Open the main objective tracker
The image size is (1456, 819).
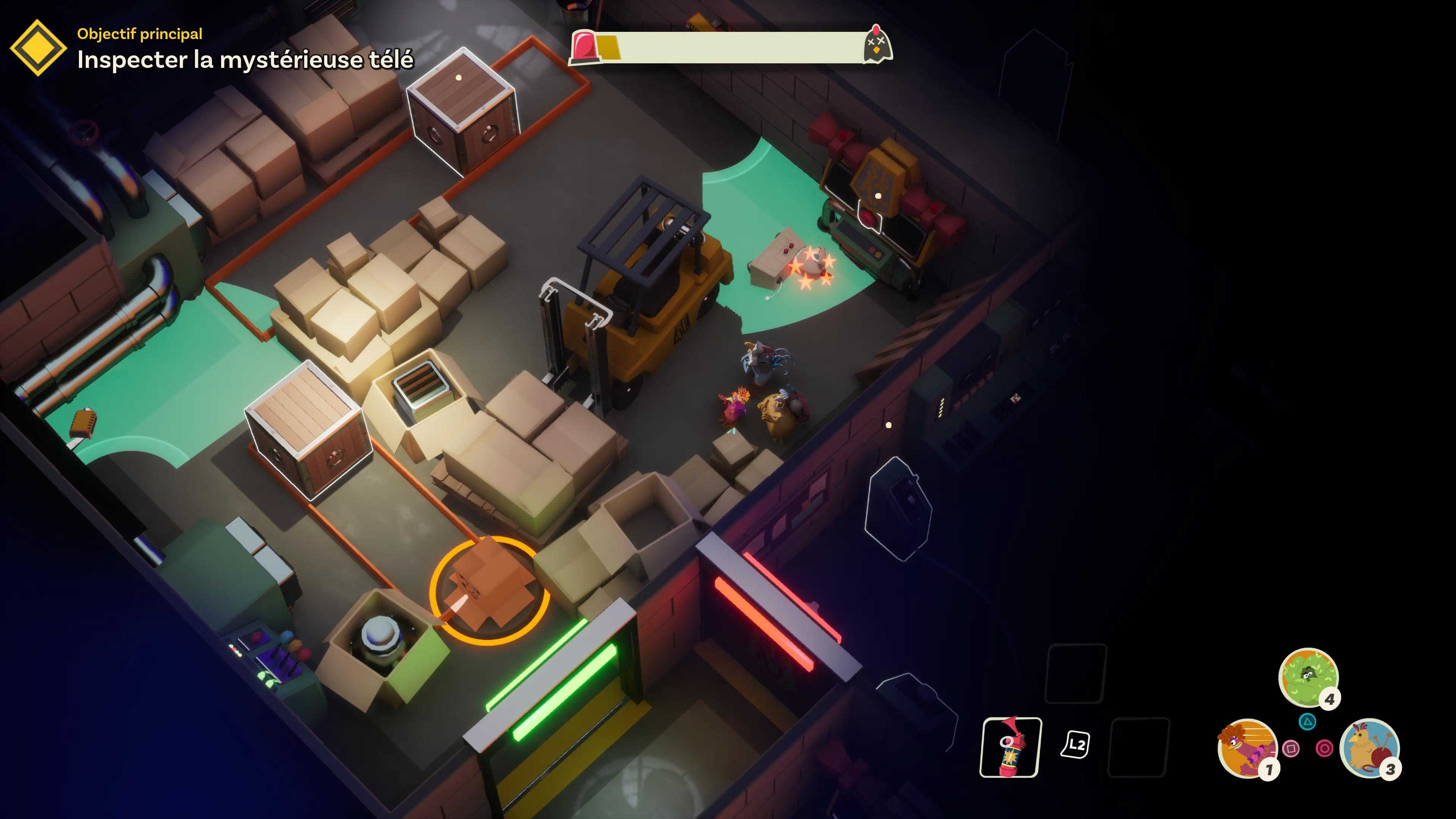coord(38,47)
